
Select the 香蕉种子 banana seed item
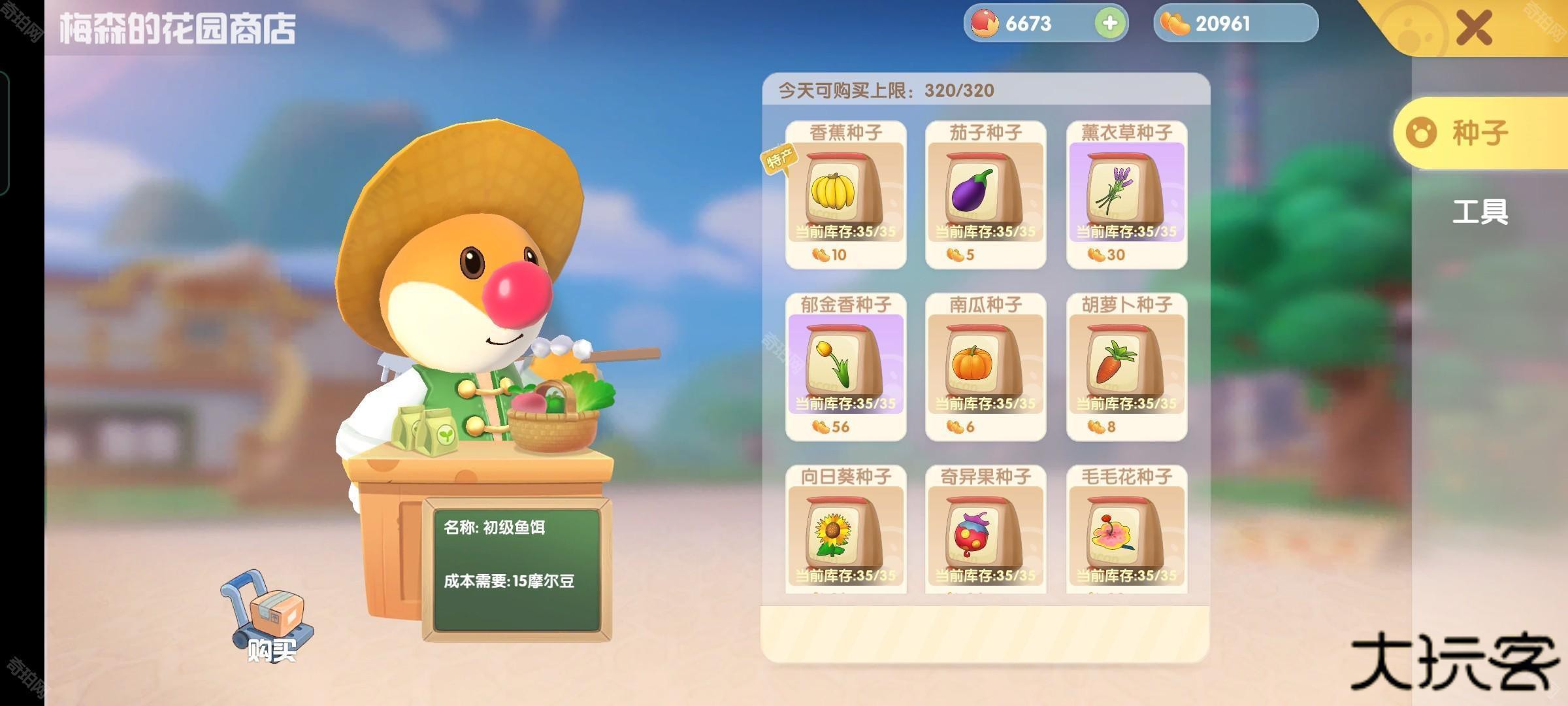(845, 194)
